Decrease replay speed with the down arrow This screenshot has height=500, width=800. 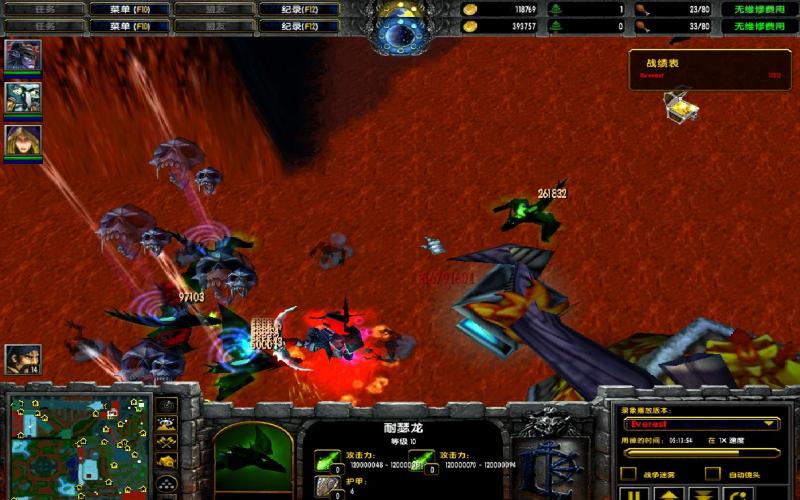[702, 493]
